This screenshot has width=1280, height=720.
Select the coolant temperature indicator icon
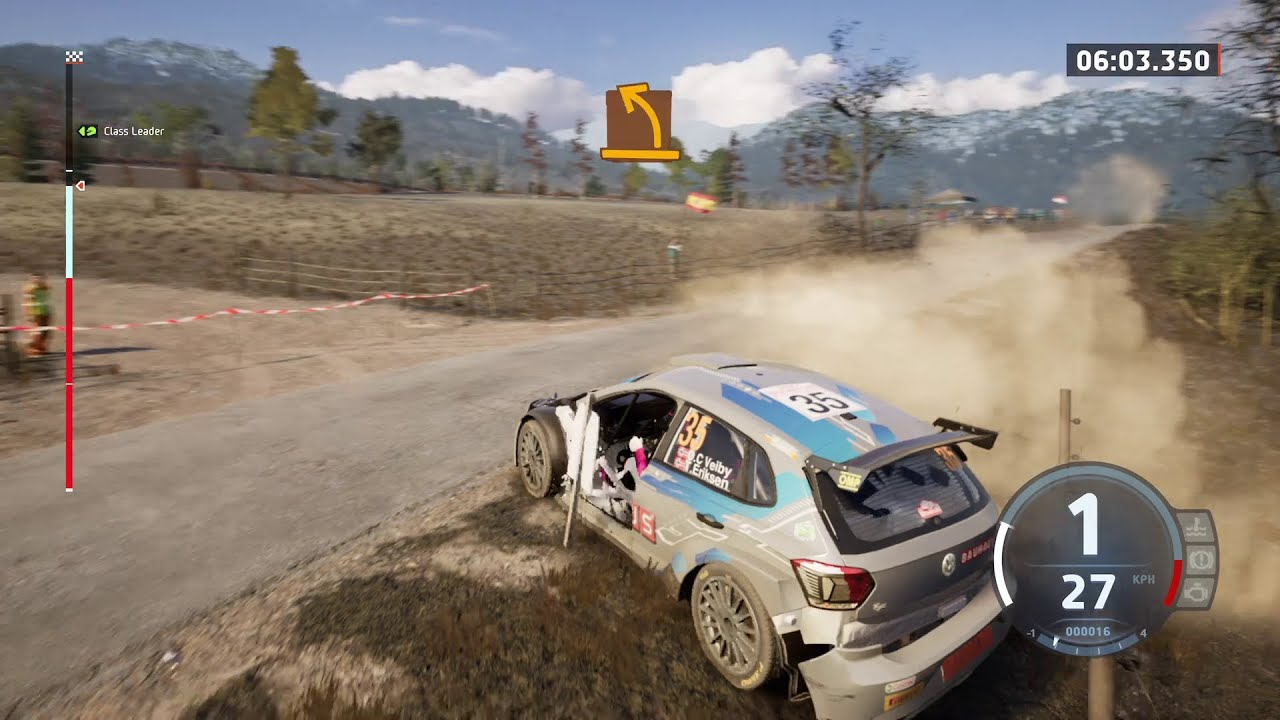click(1197, 526)
